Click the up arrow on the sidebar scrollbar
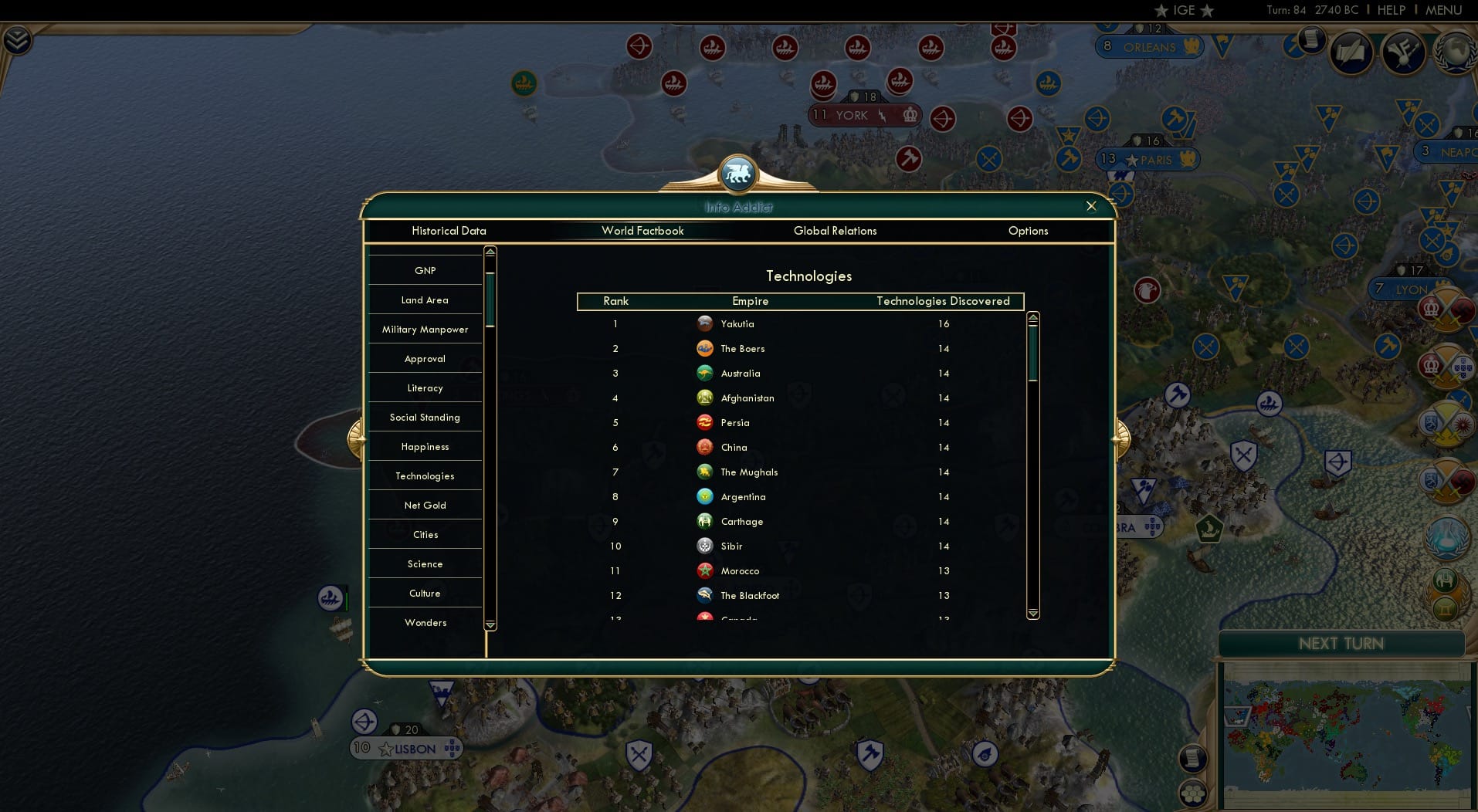1478x812 pixels. point(490,252)
